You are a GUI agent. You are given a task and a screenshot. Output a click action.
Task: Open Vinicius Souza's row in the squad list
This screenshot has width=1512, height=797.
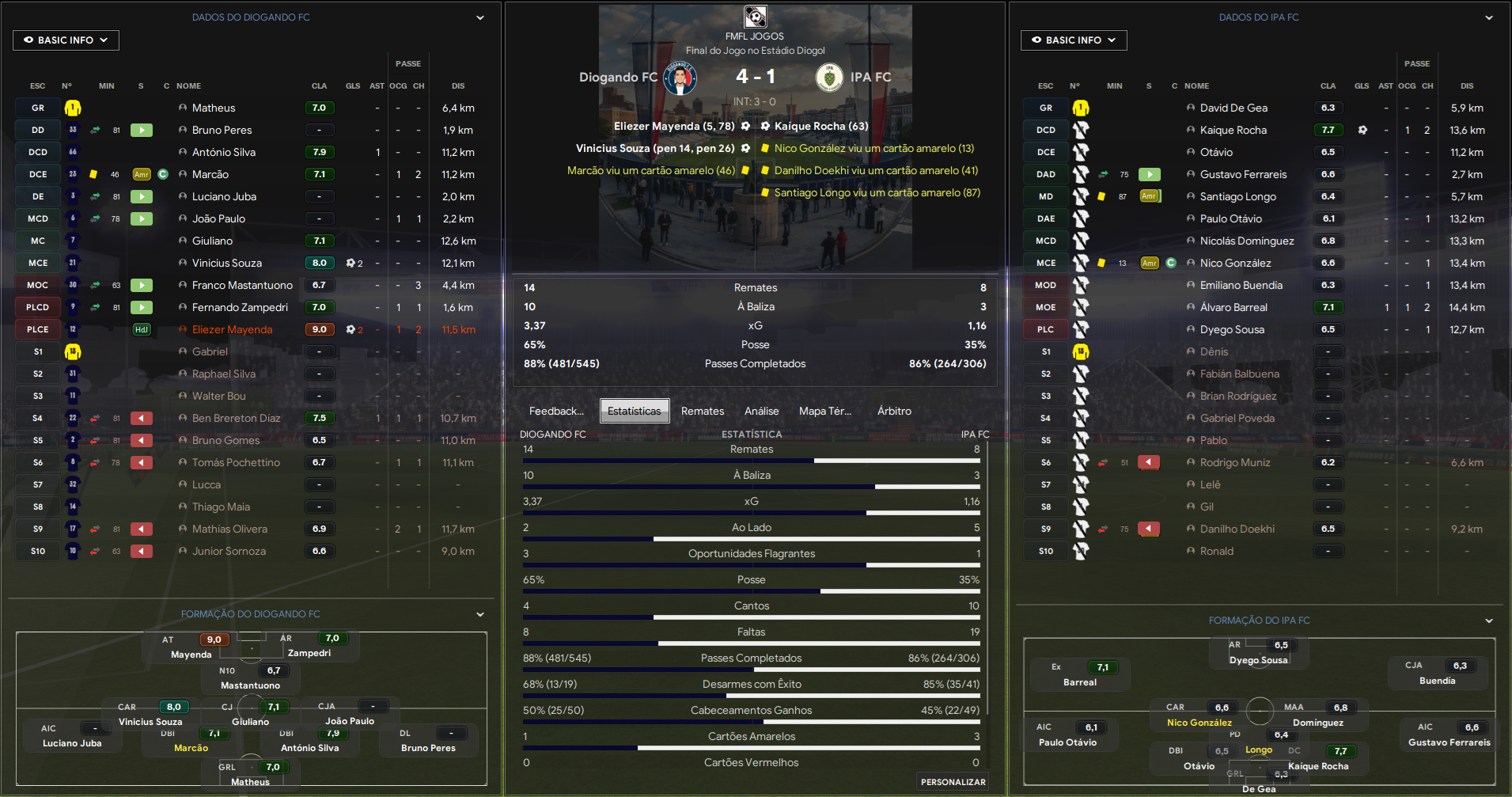[226, 263]
